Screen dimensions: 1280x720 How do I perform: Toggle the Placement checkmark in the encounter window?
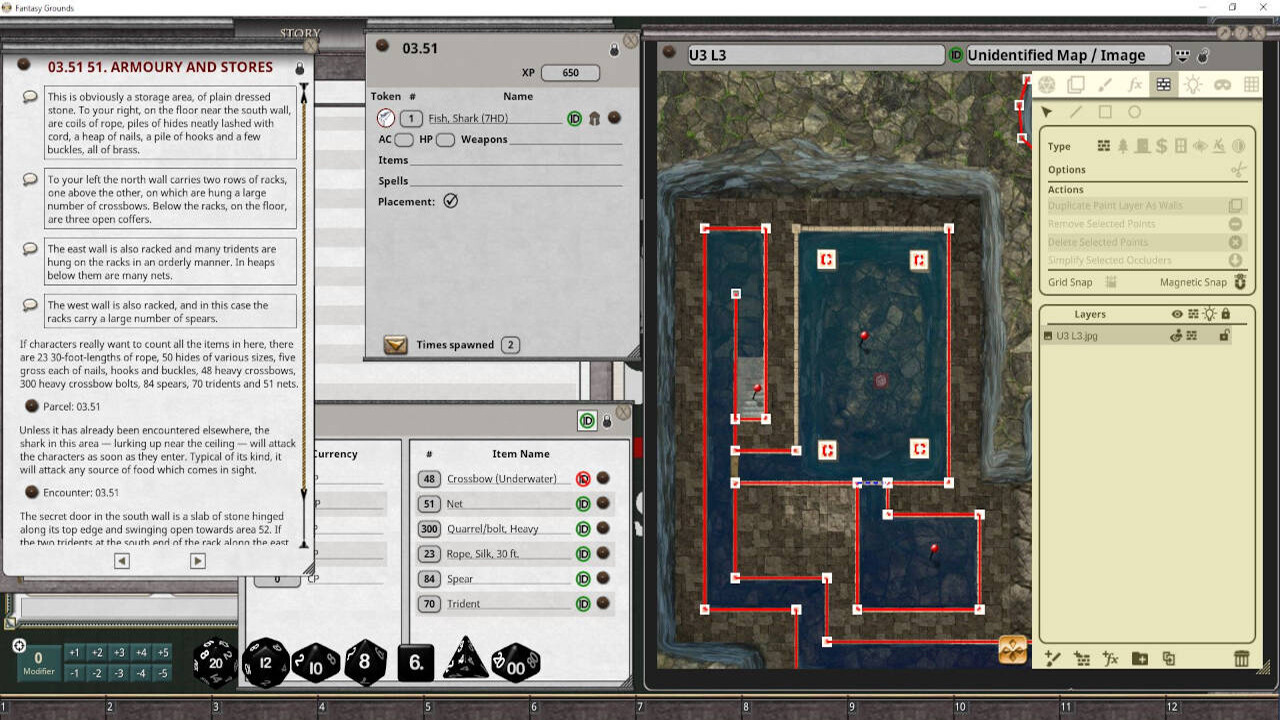451,200
